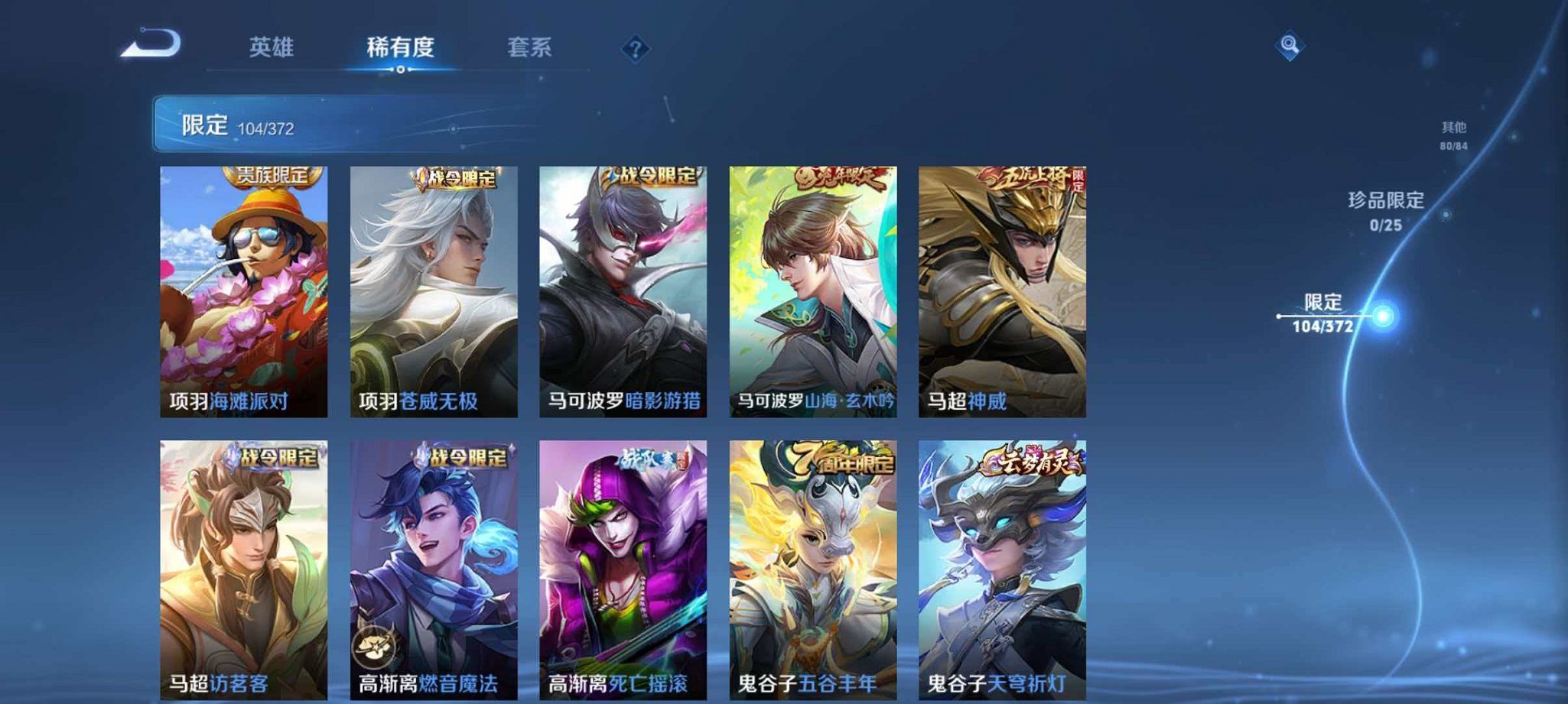Viewport: 1568px width, 704px height.
Task: Select the 稀有度 tab
Action: (x=399, y=47)
